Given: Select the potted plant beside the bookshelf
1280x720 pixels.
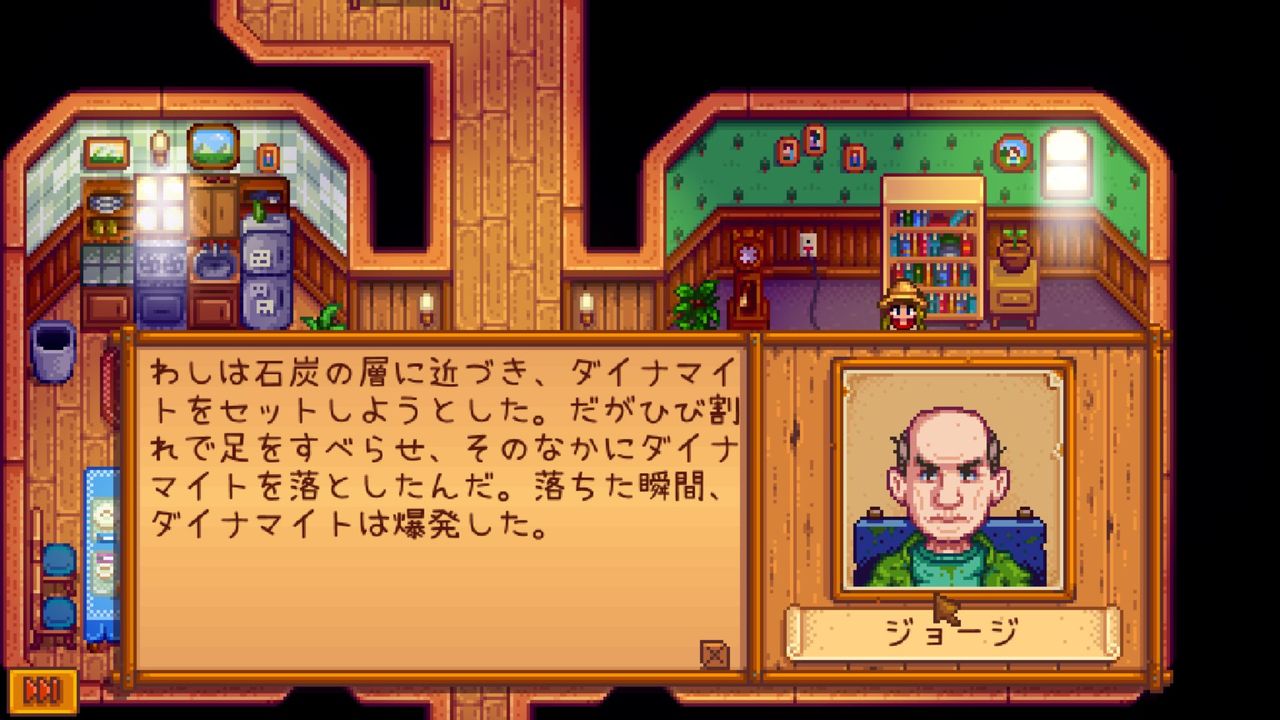Looking at the screenshot, I should point(1014,252).
